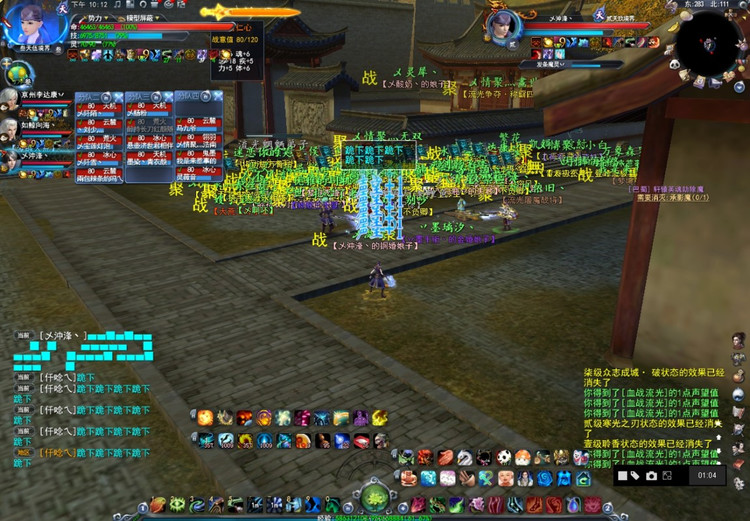This screenshot has height=521, width=750.
Task: Select the target's portrait frame
Action: (505, 25)
